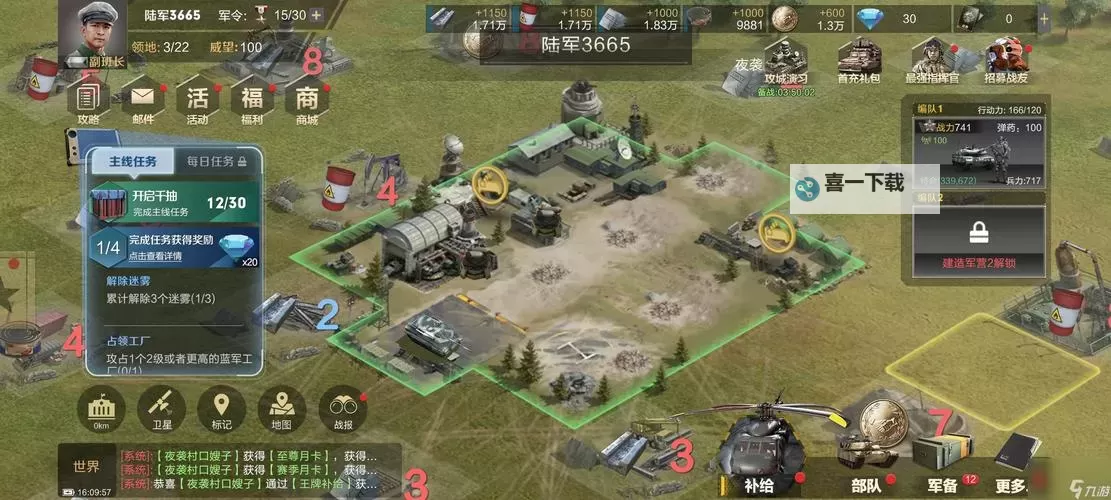Add more 军令 with the plus button
This screenshot has width=1111, height=500.
click(x=316, y=15)
